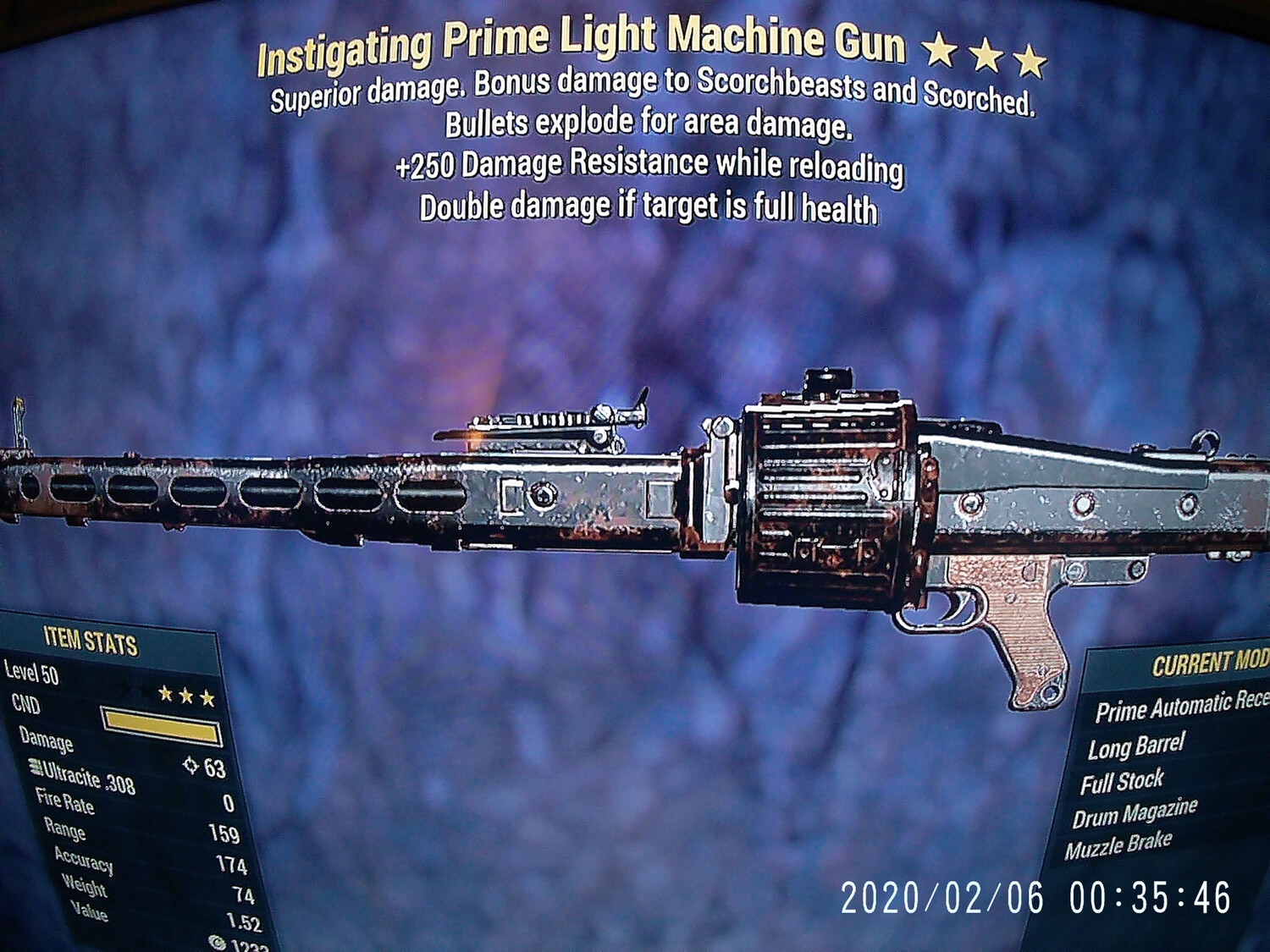Click the third star next to Level 50
The image size is (1270, 952).
[x=207, y=697]
